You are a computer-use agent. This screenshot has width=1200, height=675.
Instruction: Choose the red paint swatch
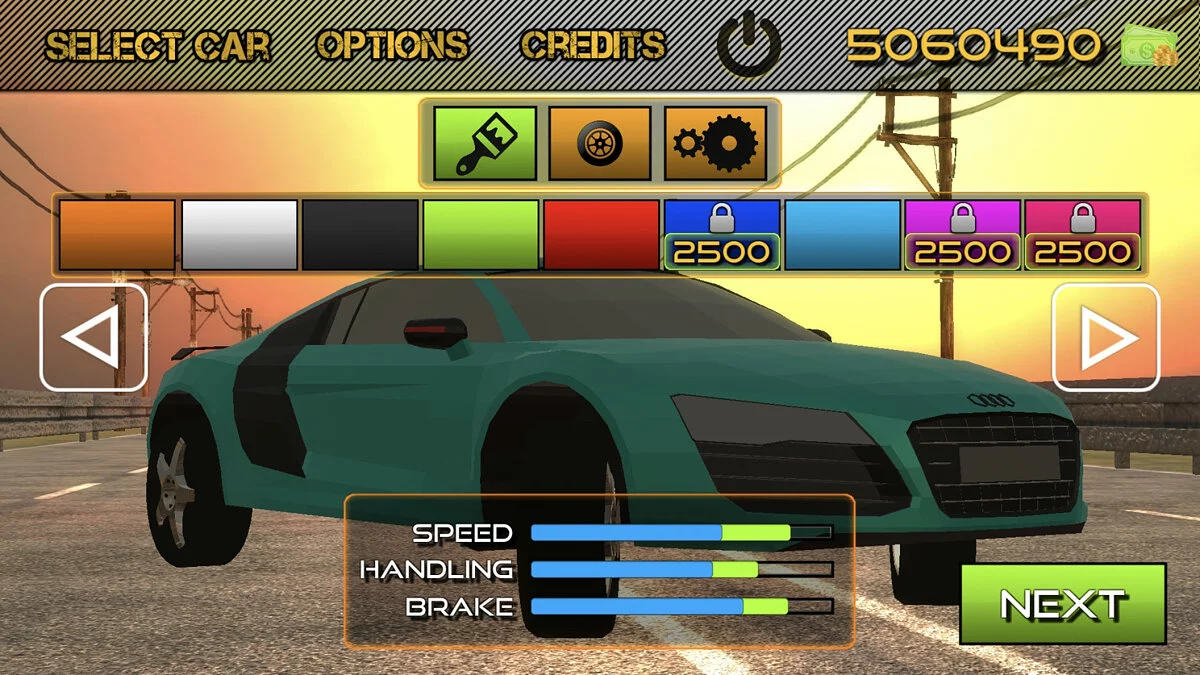click(x=602, y=235)
